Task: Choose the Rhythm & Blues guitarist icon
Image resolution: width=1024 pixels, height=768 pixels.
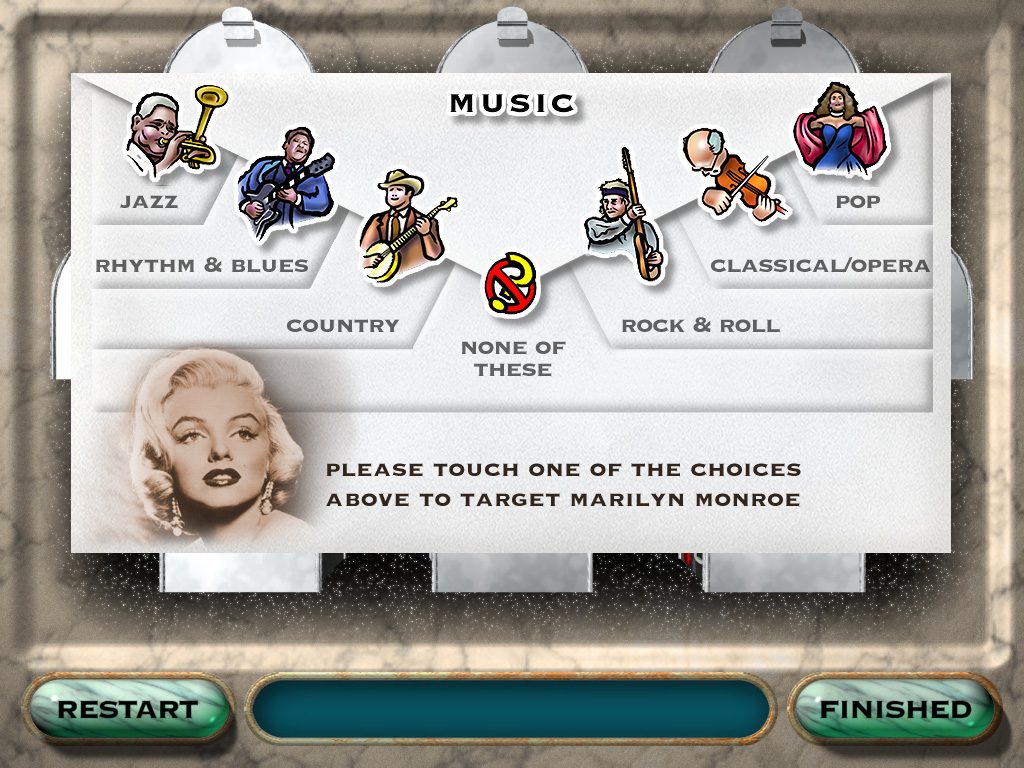Action: tap(284, 182)
